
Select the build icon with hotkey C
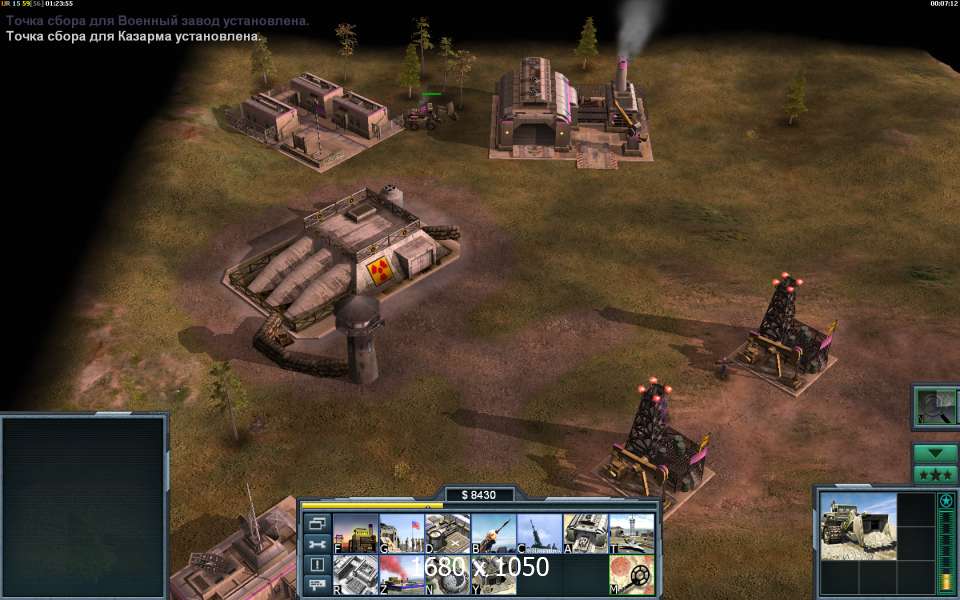click(x=539, y=534)
